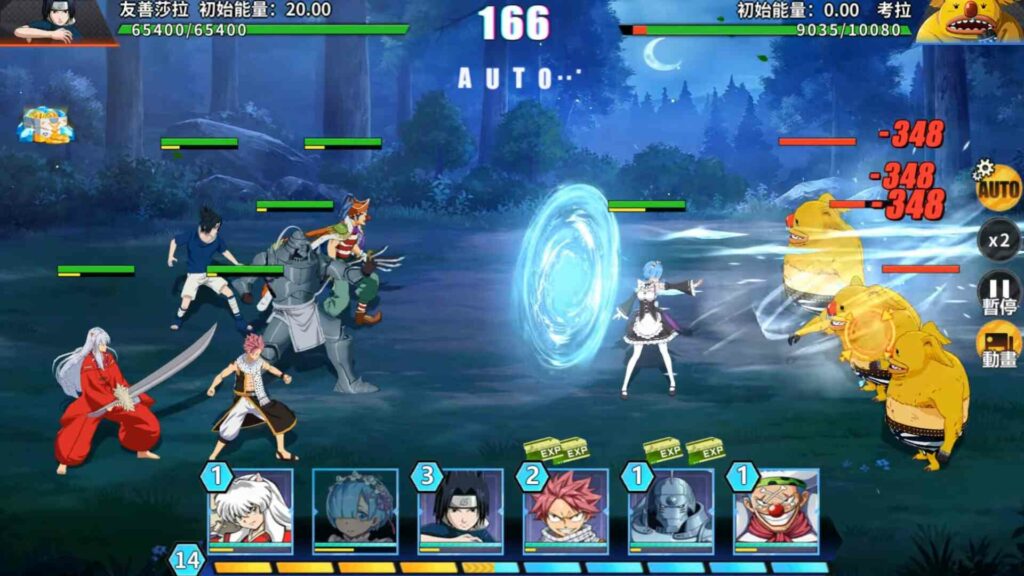Select the Rem hero card
Viewport: 1024px width, 576px height.
click(355, 508)
